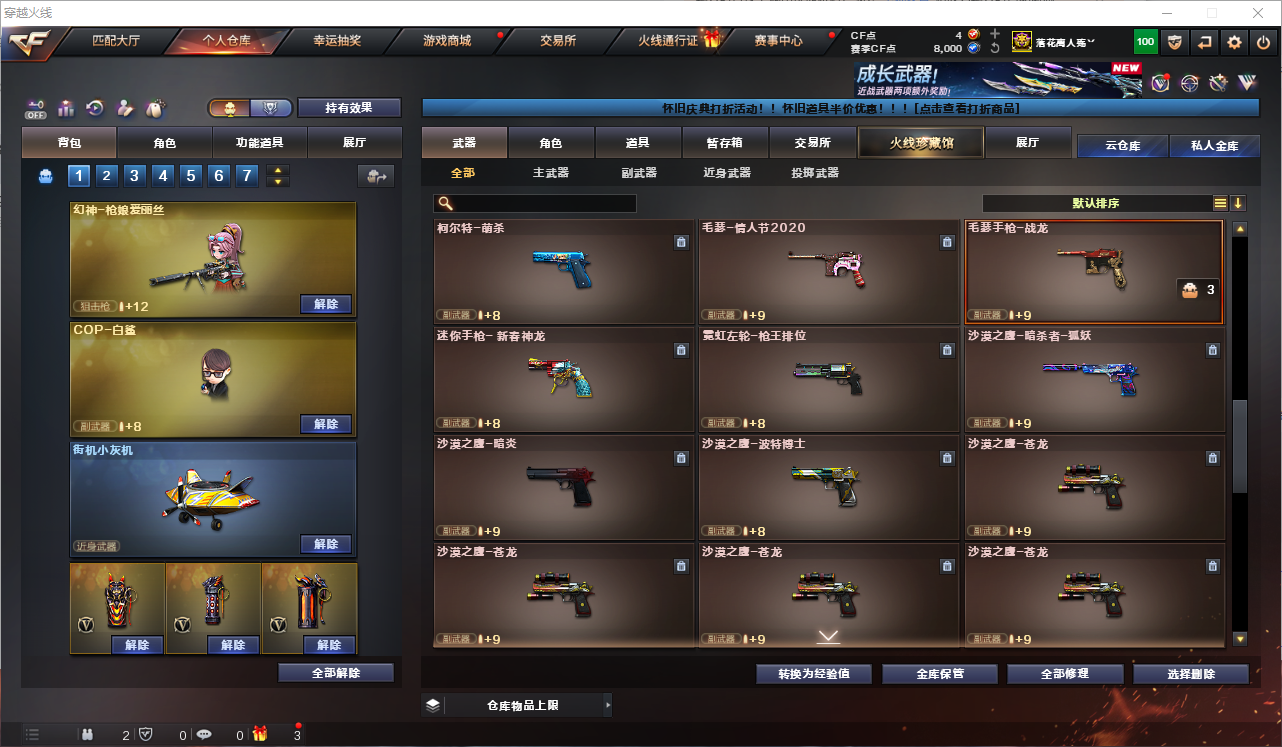
Task: Go to 幸运抽奖 lucky draw
Action: (337, 41)
